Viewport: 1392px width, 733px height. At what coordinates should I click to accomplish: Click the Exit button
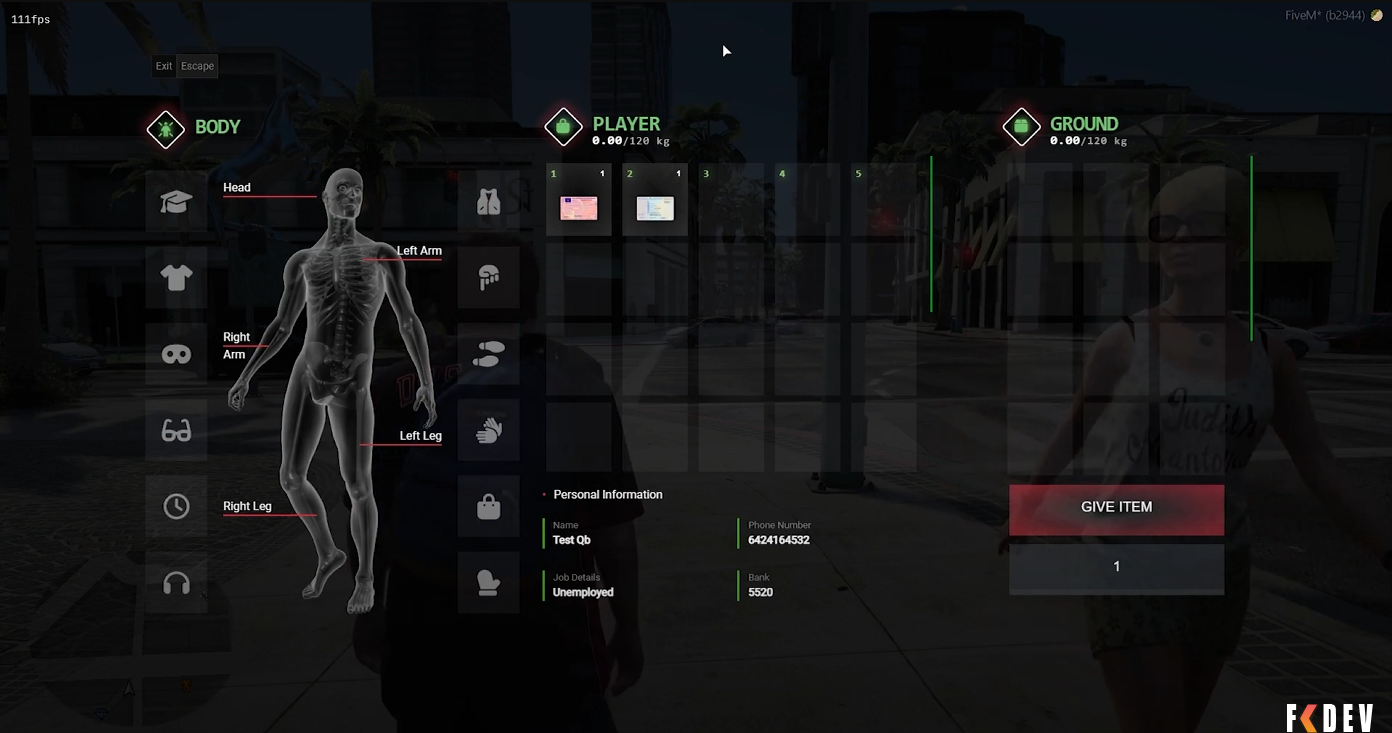pyautogui.click(x=164, y=66)
